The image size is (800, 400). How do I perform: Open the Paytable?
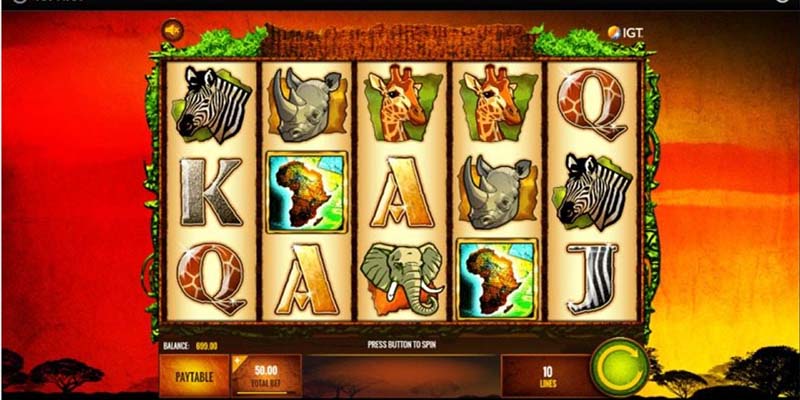coord(194,375)
